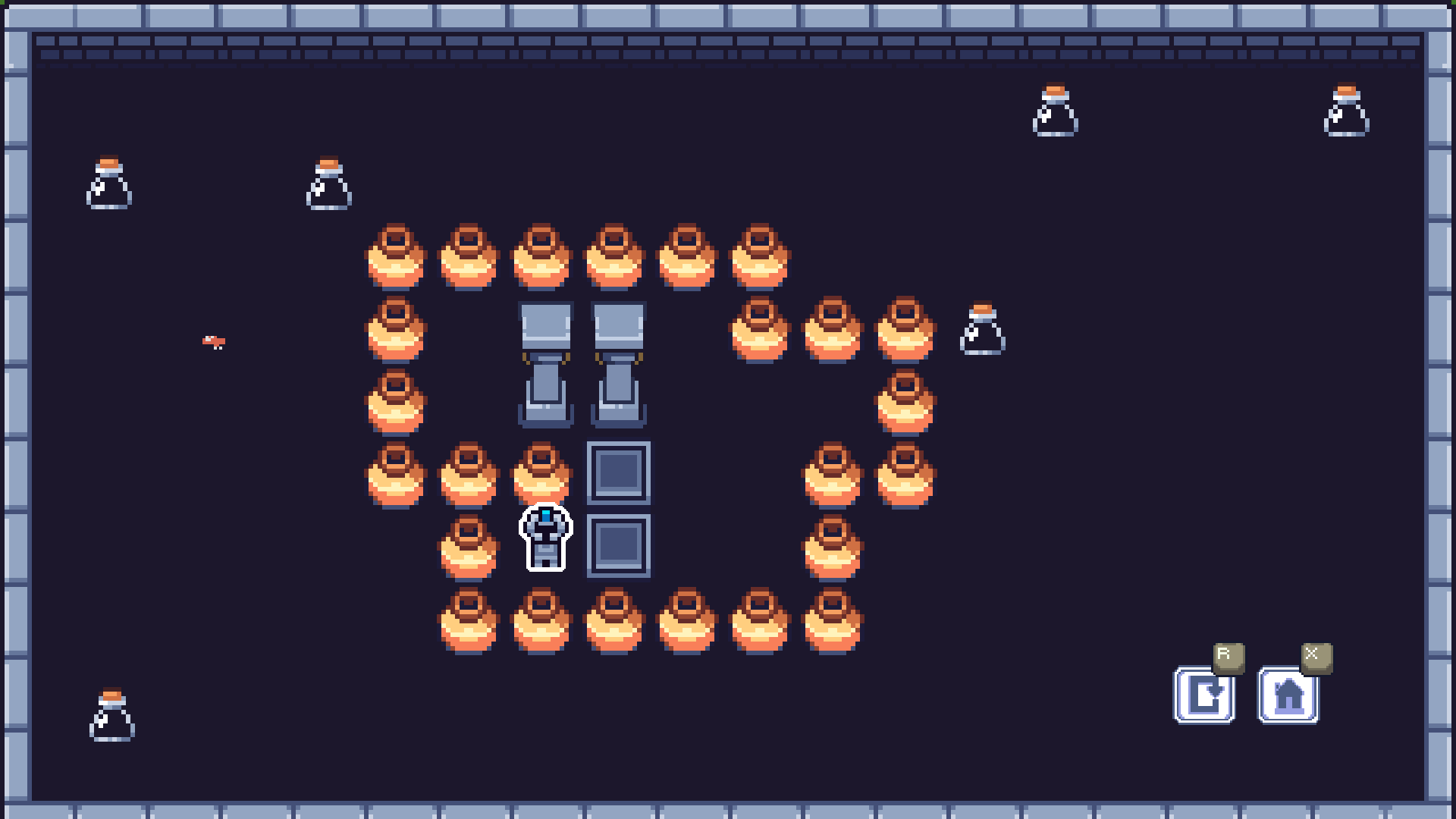Click the lone pot on the far right column
Screen dimensions: 1456x819
click(906, 402)
